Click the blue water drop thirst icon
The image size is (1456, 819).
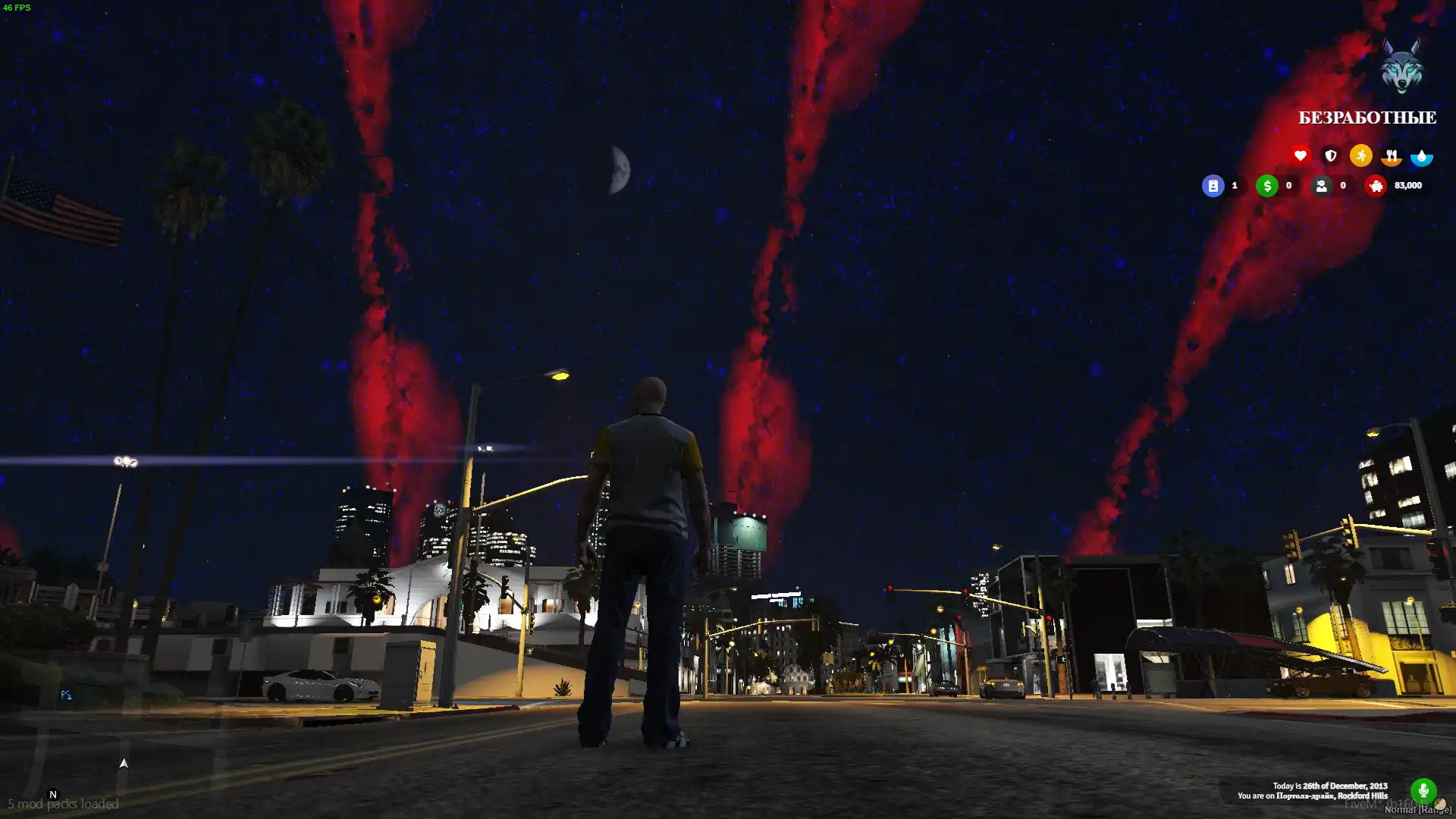[1421, 156]
